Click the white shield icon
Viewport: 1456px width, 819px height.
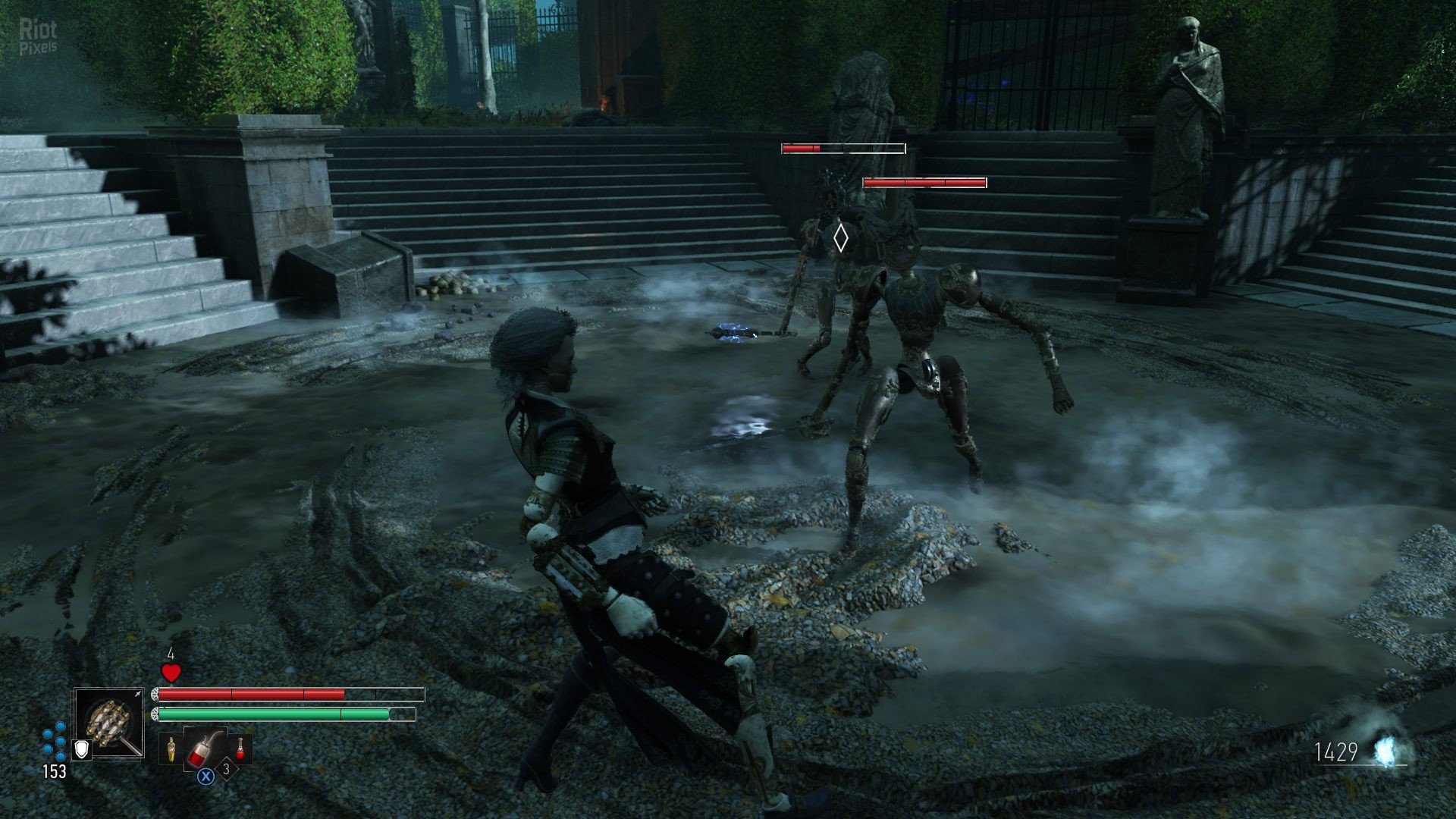81,749
